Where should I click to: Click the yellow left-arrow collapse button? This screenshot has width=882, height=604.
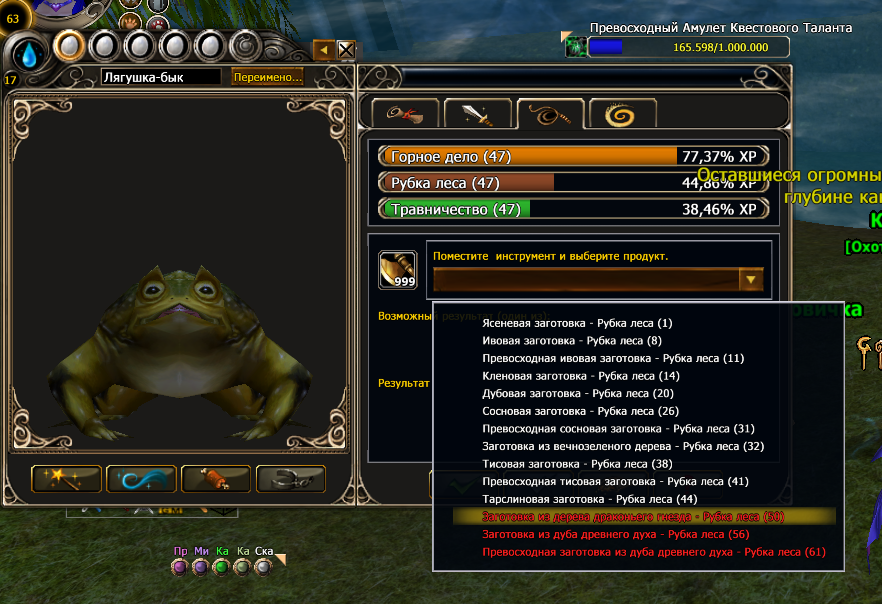click(x=324, y=50)
